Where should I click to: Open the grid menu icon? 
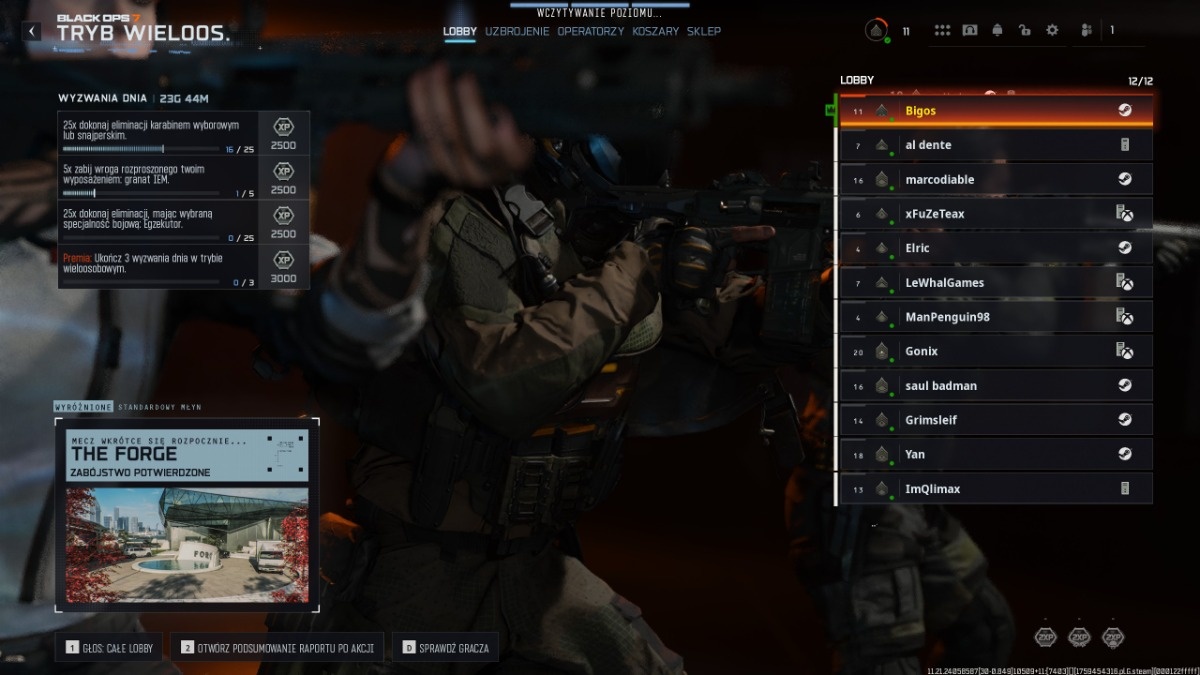[942, 31]
